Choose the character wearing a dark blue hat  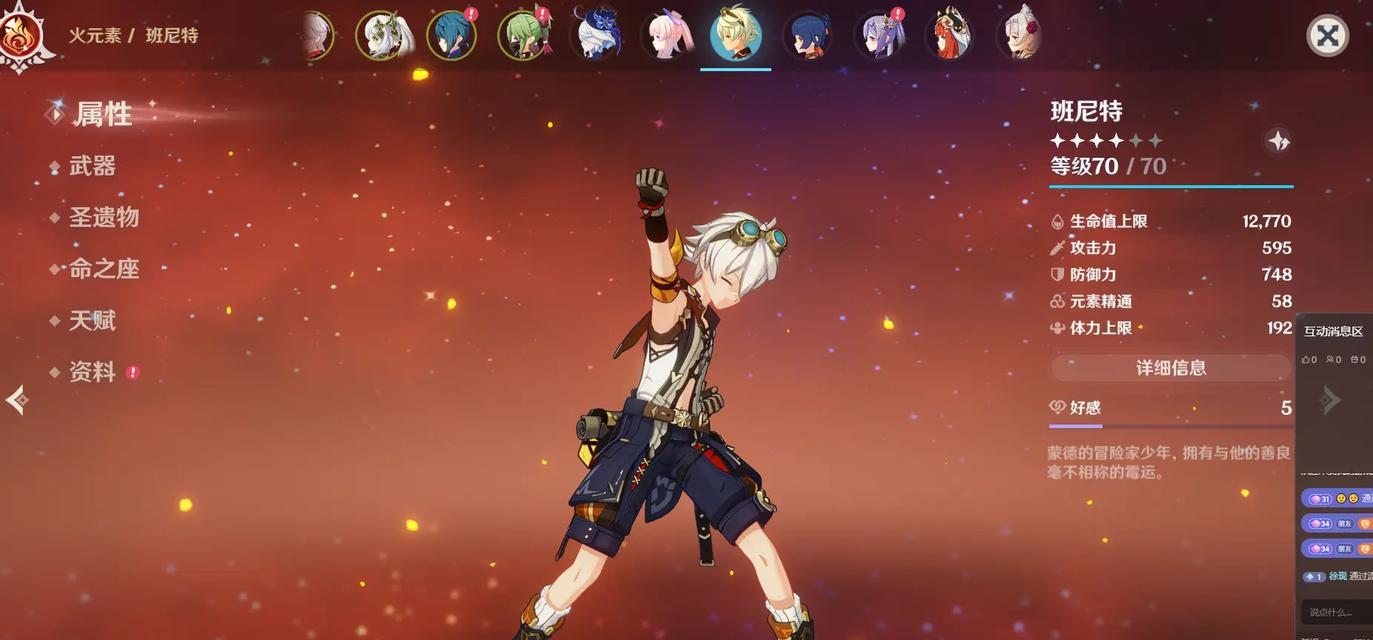pos(596,36)
